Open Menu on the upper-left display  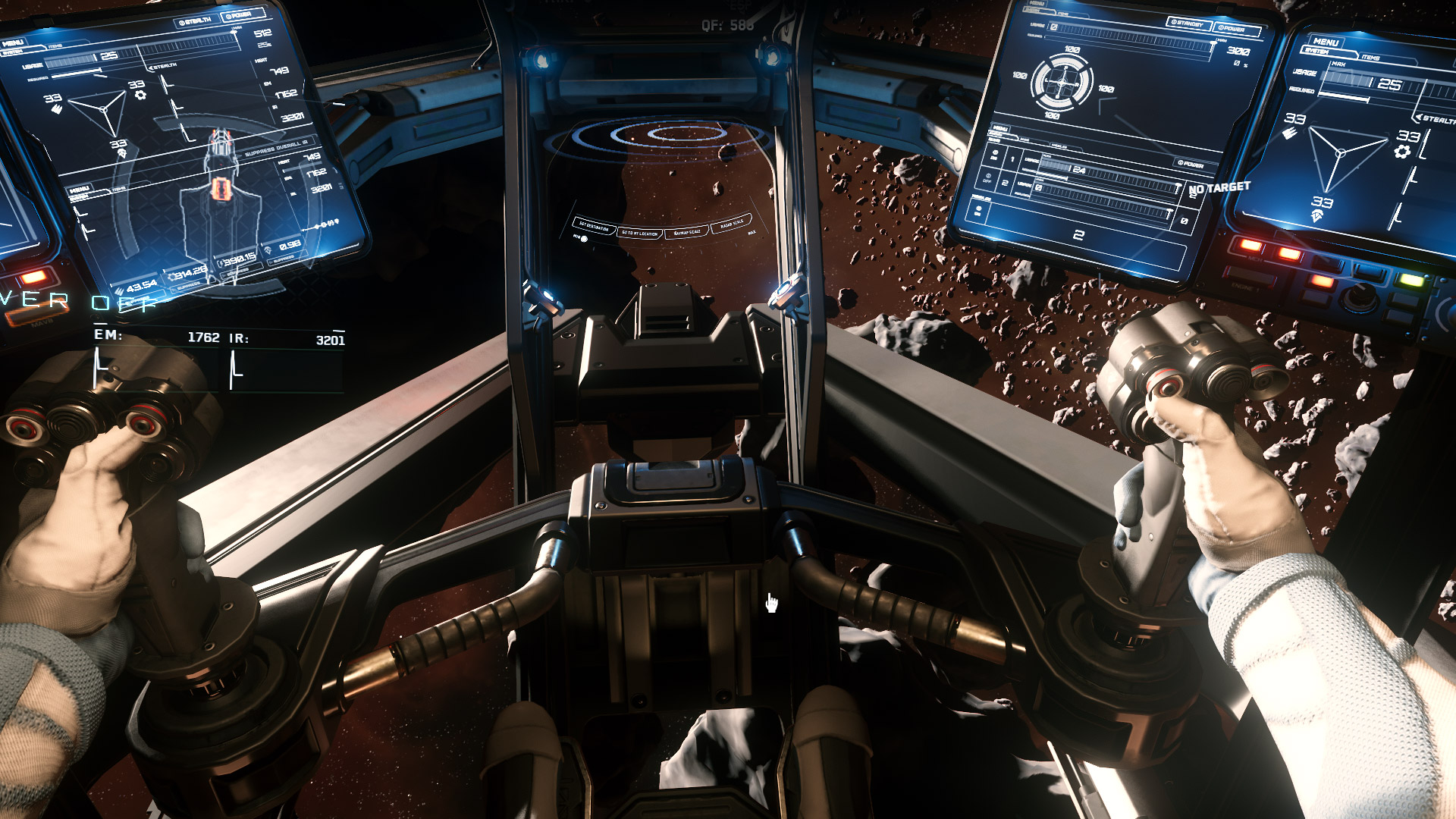pos(14,42)
